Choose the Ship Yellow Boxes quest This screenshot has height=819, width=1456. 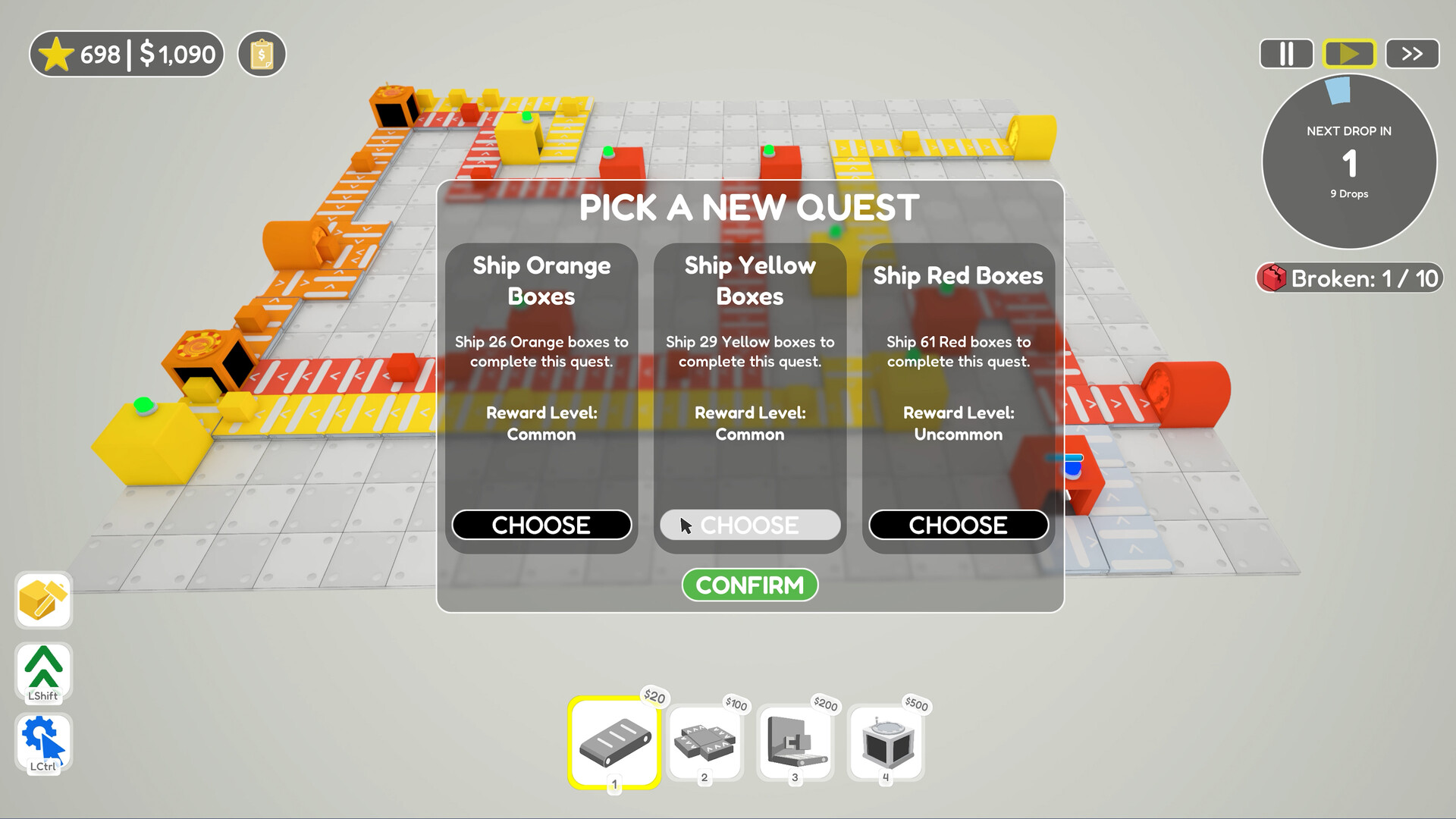749,525
